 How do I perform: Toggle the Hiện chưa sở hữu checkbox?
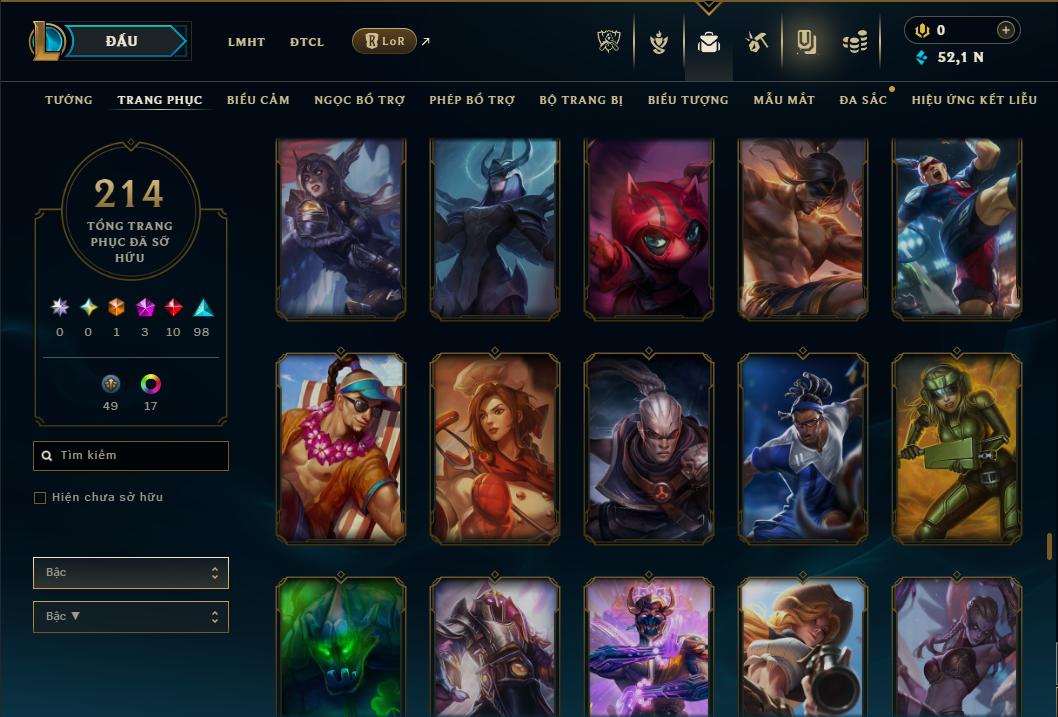click(x=40, y=498)
